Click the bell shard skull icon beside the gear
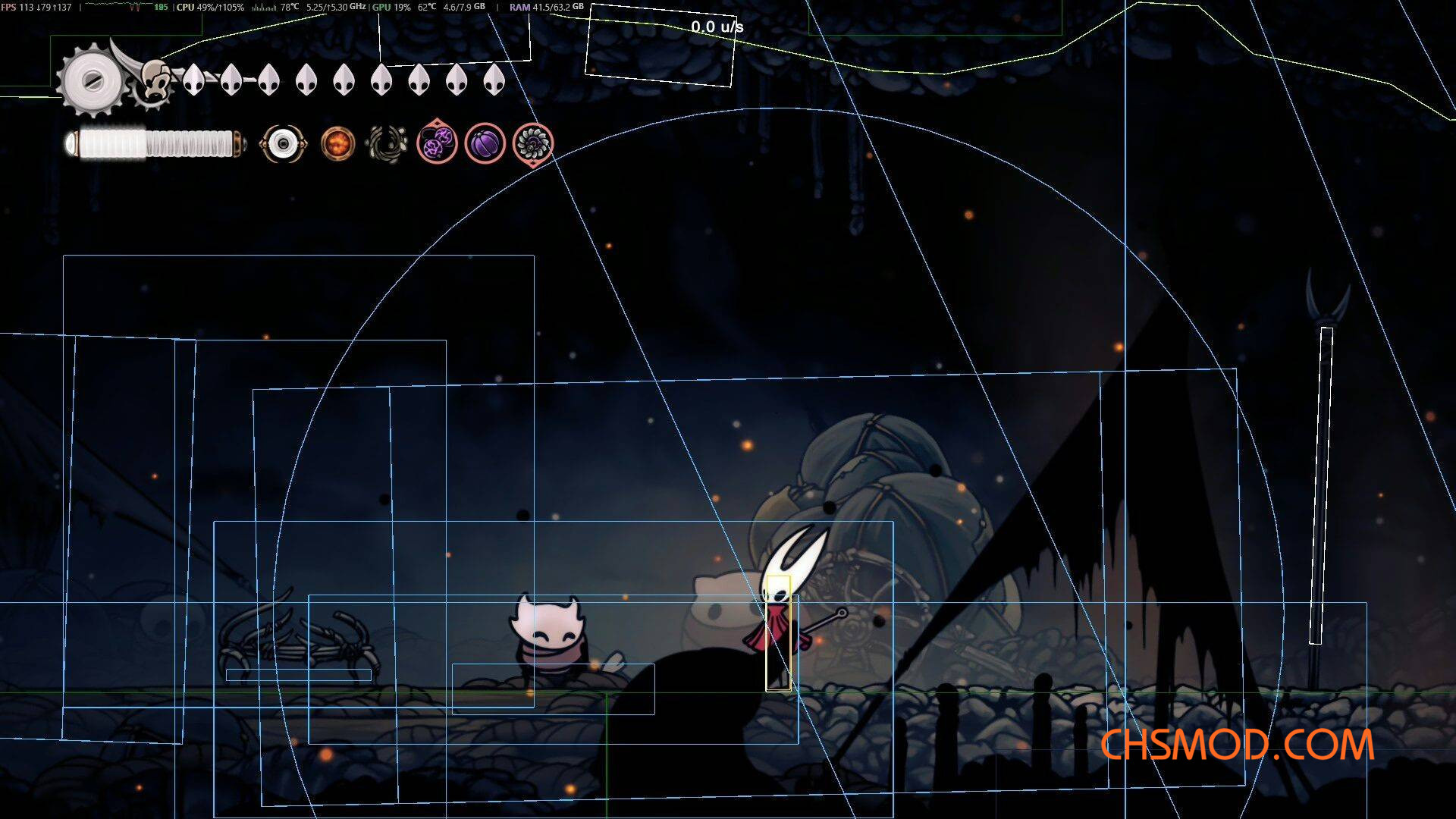1456x819 pixels. tap(154, 80)
